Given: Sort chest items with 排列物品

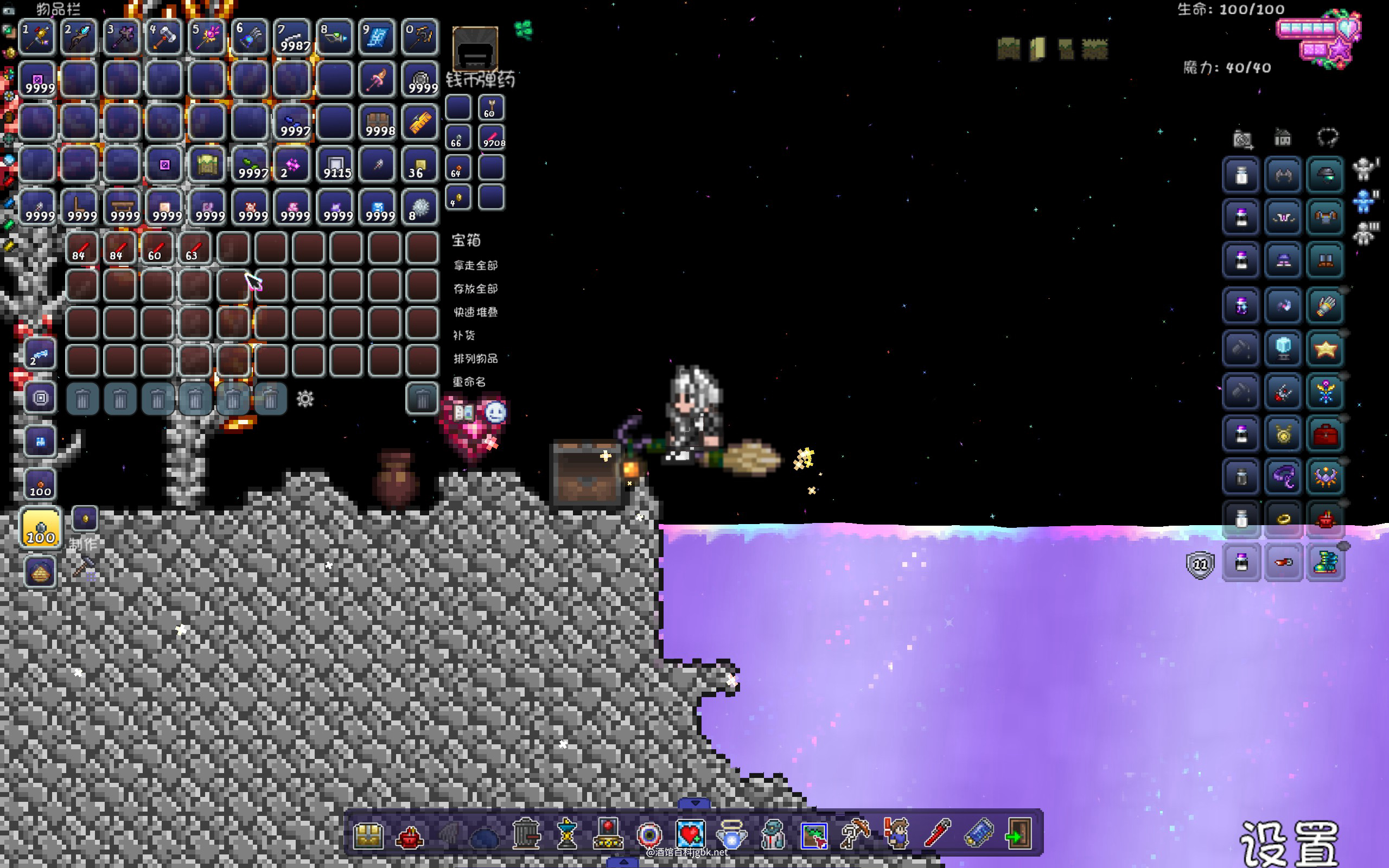Looking at the screenshot, I should tap(475, 359).
